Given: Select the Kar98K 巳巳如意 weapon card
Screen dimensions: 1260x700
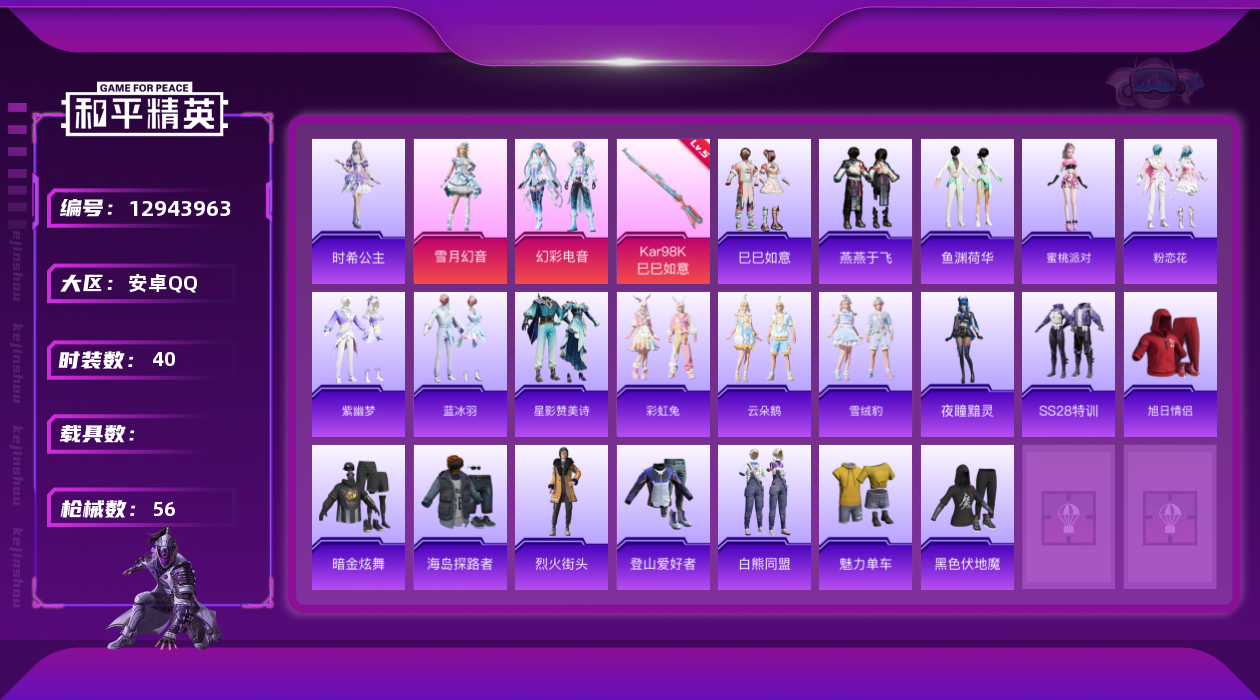Looking at the screenshot, I should click(x=663, y=211).
